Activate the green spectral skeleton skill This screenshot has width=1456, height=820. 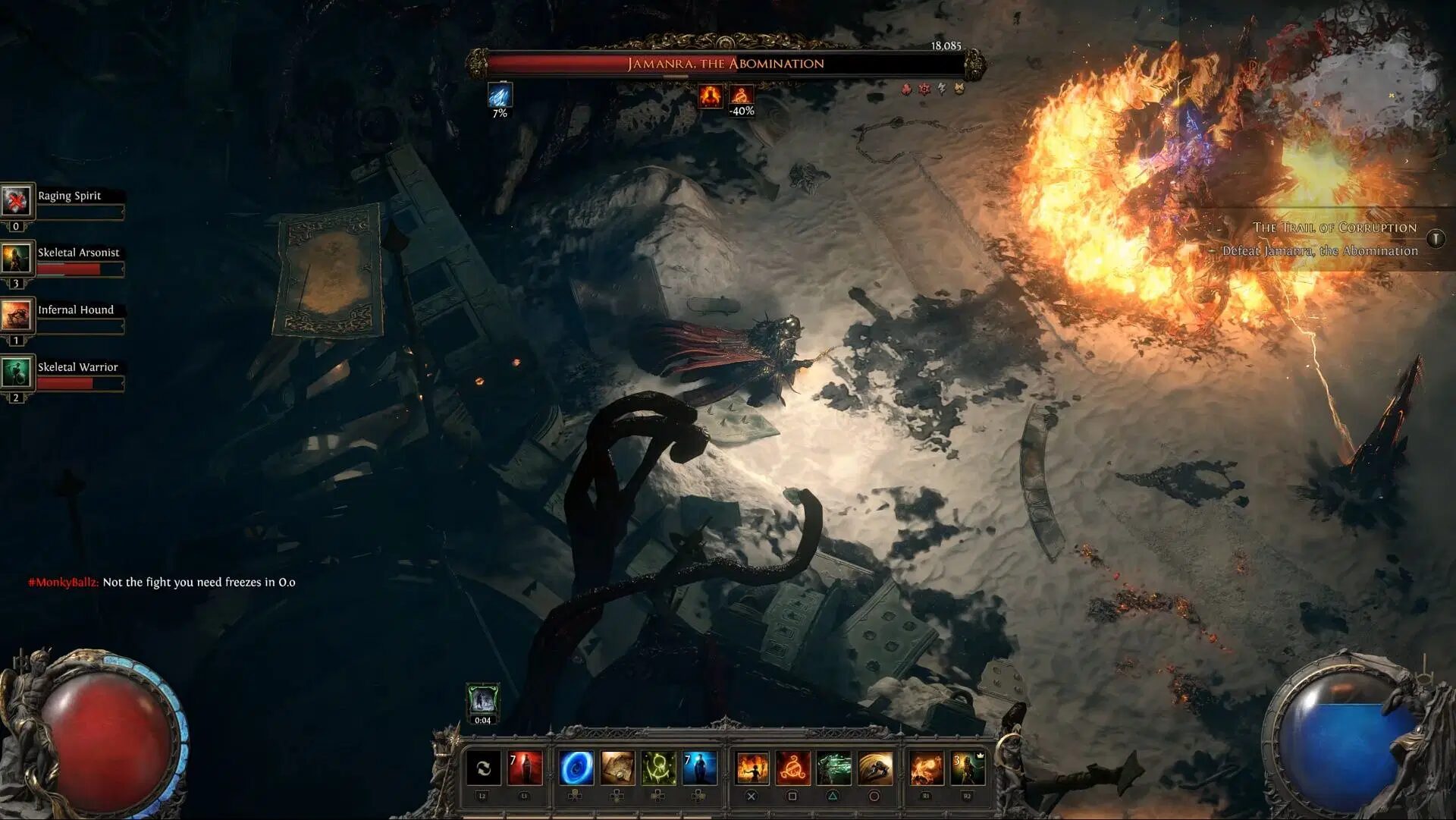pyautogui.click(x=833, y=768)
